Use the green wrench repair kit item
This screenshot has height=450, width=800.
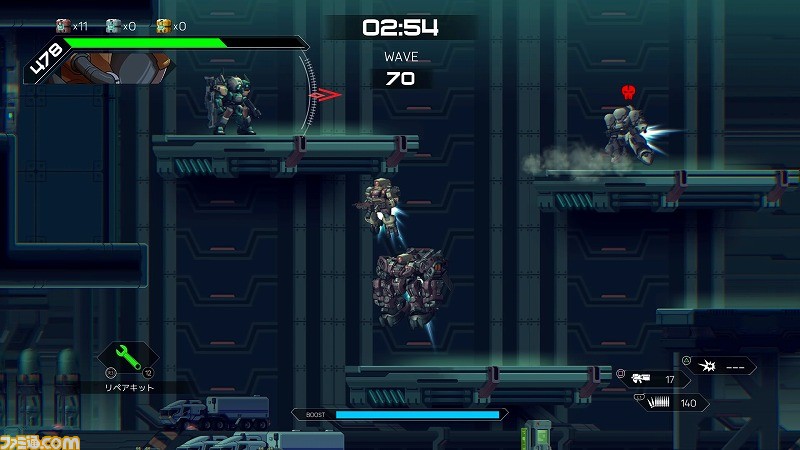click(127, 357)
